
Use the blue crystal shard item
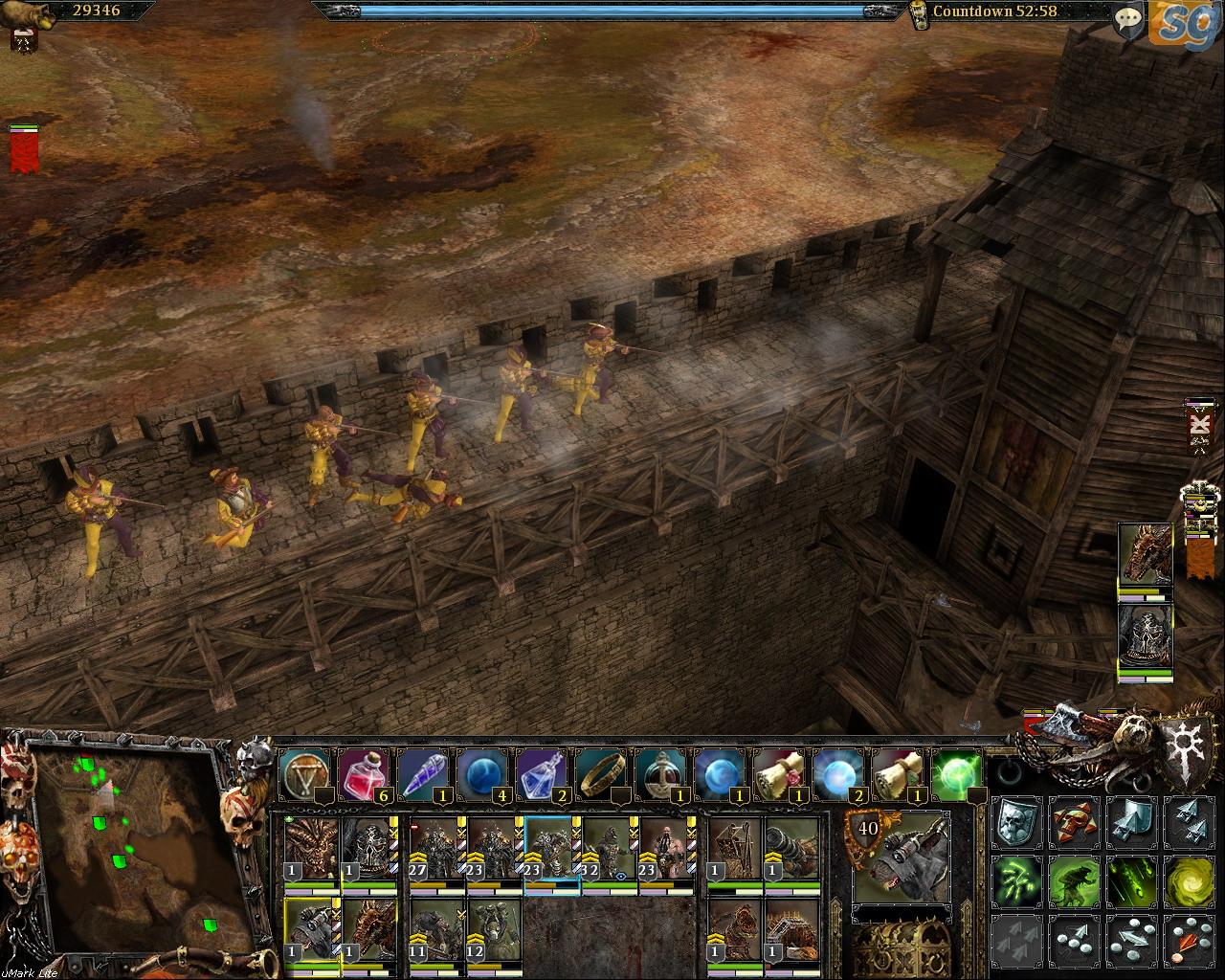tap(423, 771)
